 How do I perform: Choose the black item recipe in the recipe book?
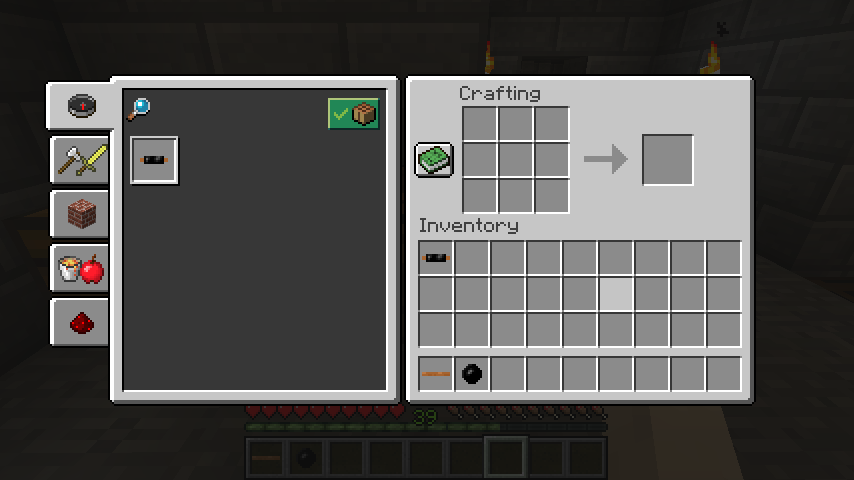154,160
